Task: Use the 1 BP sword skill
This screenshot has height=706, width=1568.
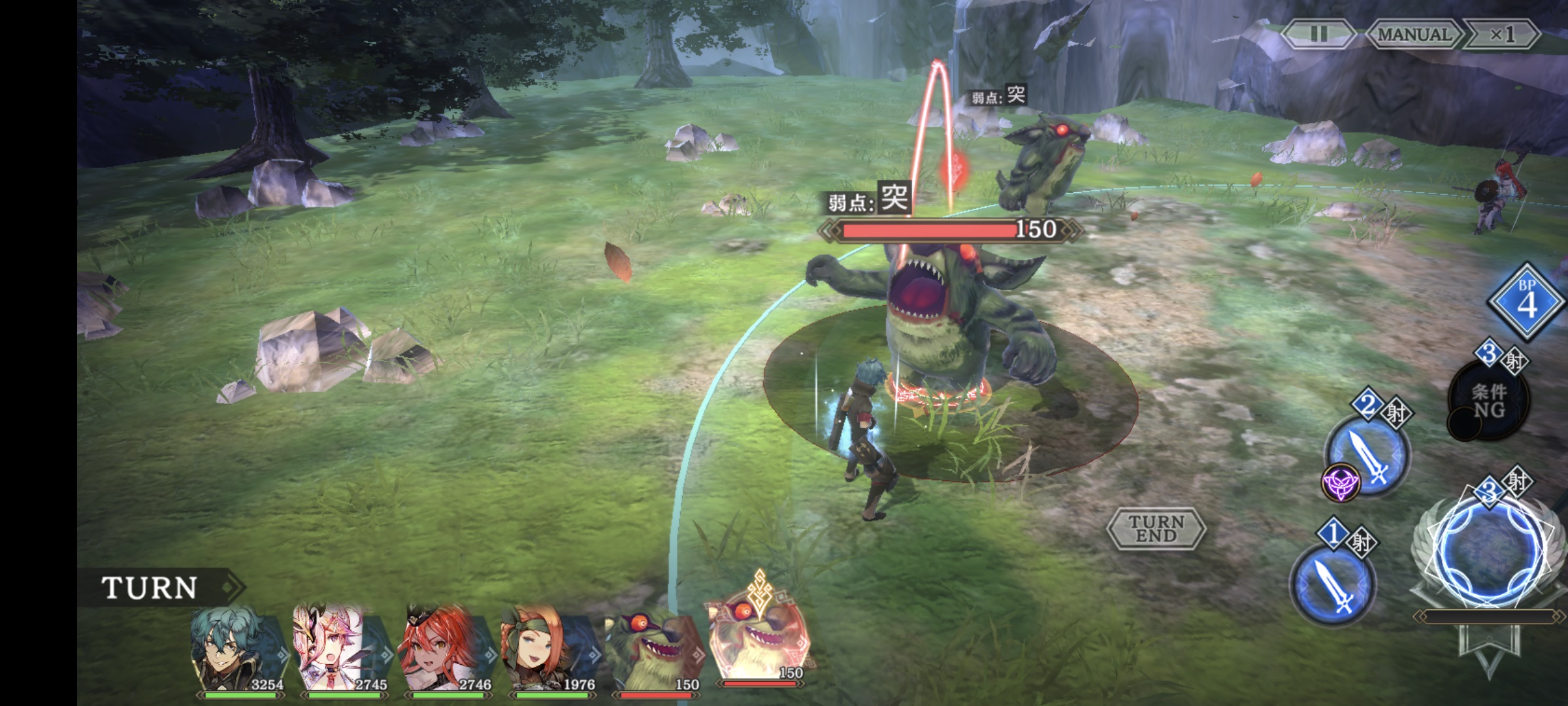Action: [1333, 584]
